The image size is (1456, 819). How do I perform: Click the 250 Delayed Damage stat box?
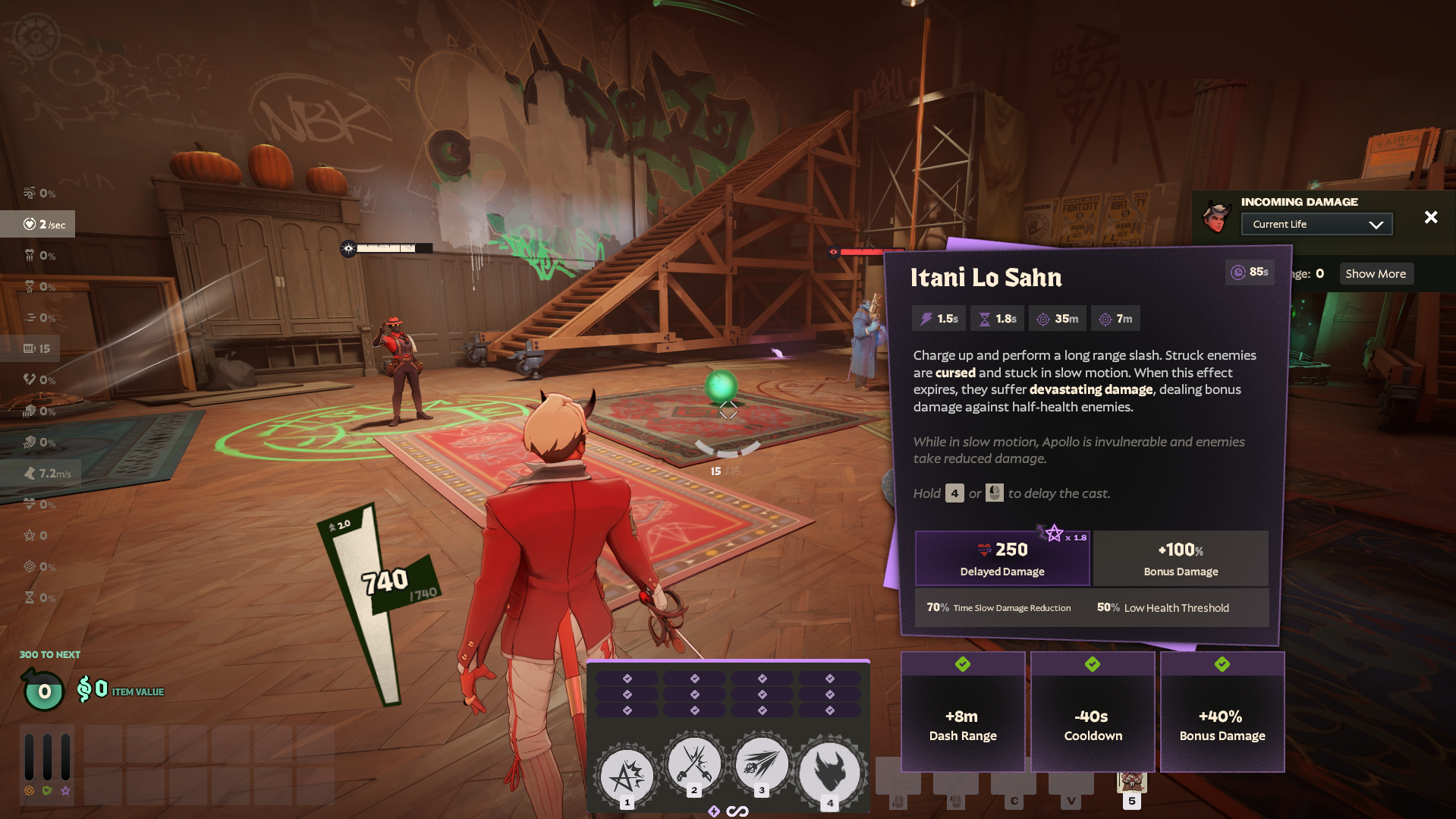pos(1002,558)
